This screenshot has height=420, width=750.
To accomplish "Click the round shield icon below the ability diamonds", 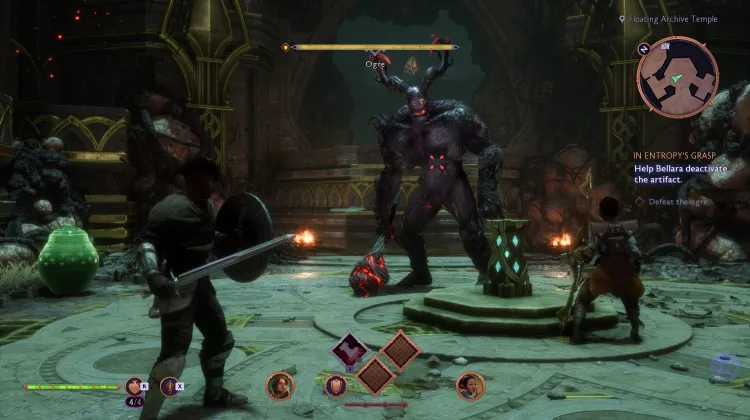I will click(x=337, y=386).
